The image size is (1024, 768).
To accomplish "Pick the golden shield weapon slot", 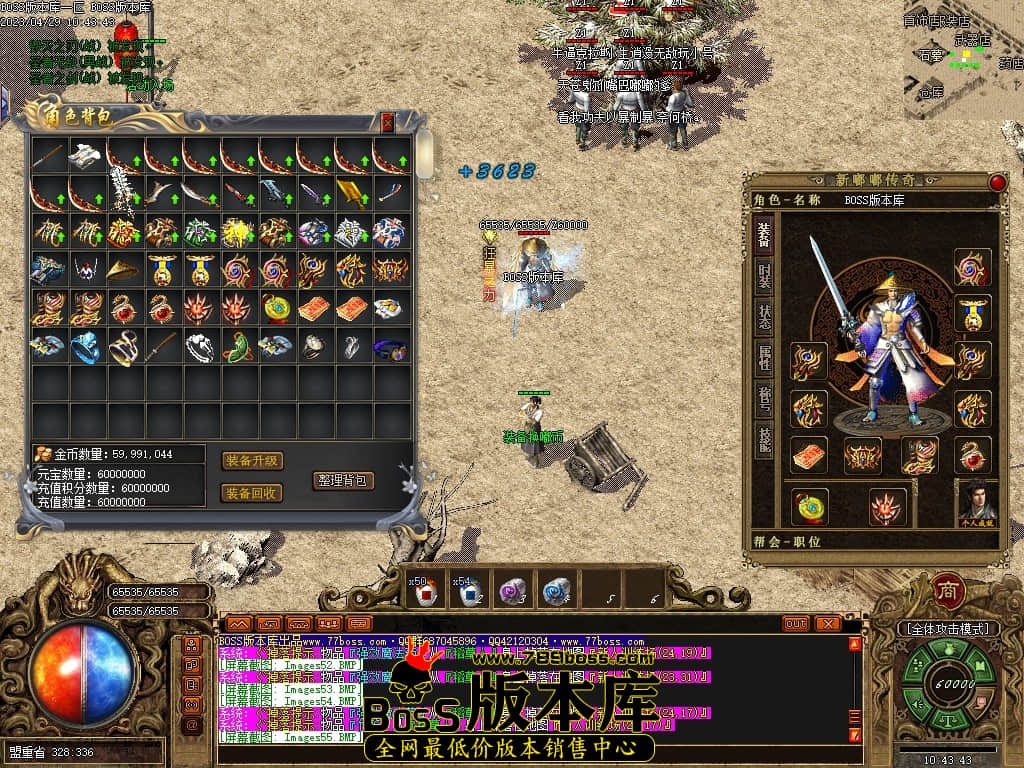I will pyautogui.click(x=352, y=193).
